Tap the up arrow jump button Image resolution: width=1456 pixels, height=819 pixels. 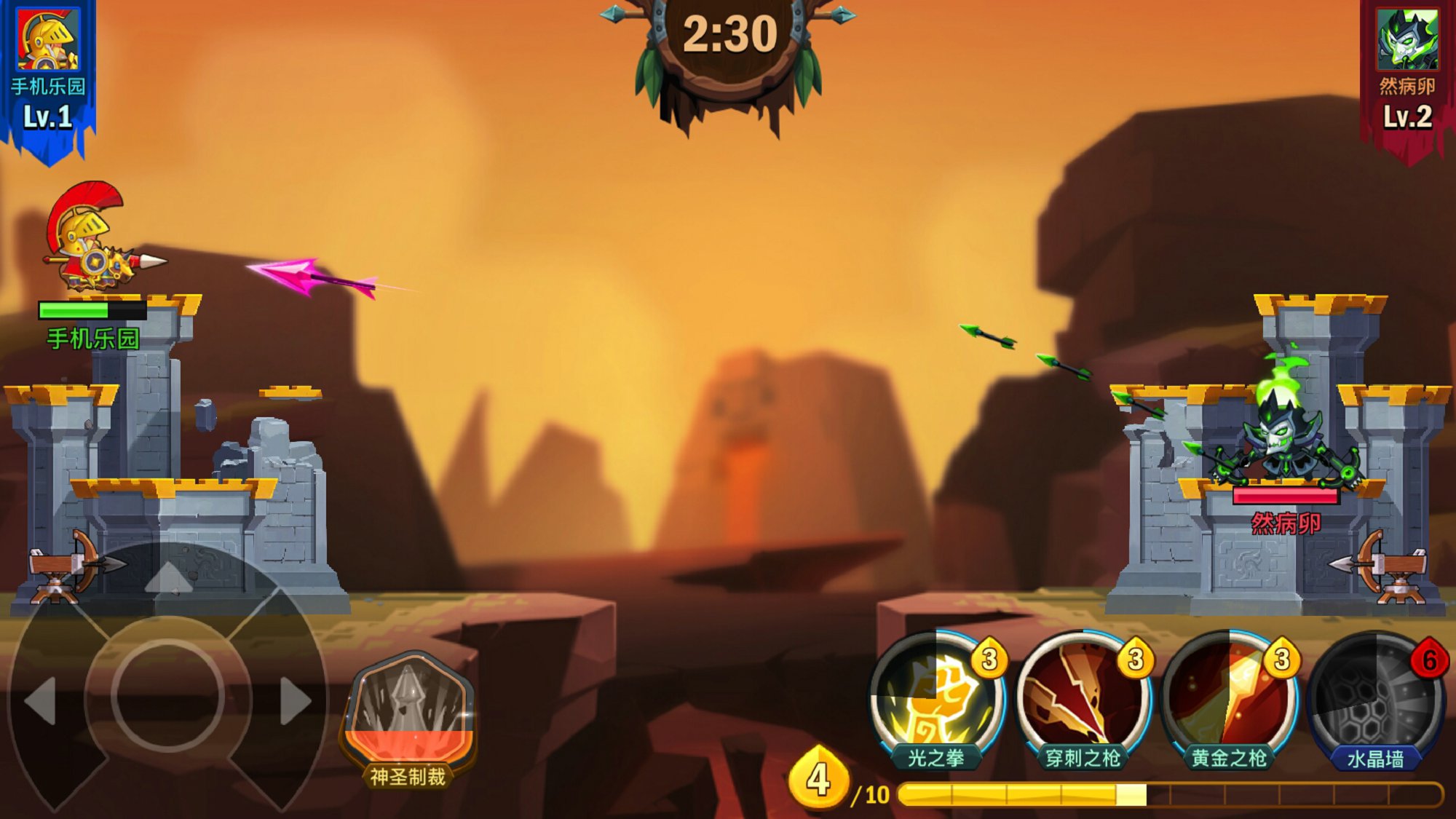coord(169,577)
